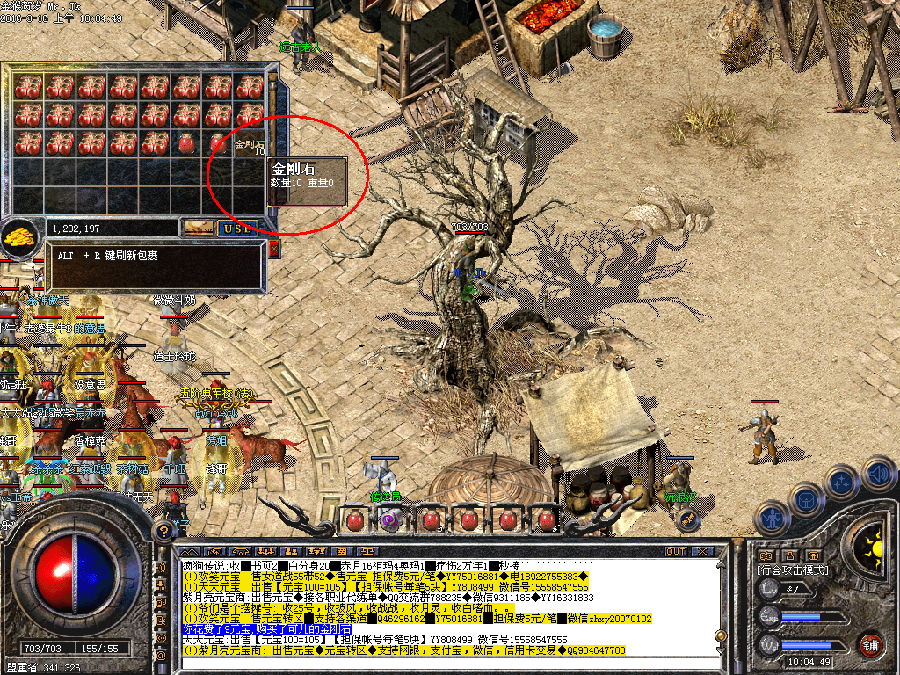
Task: Click the OUT button above chat
Action: tap(676, 551)
